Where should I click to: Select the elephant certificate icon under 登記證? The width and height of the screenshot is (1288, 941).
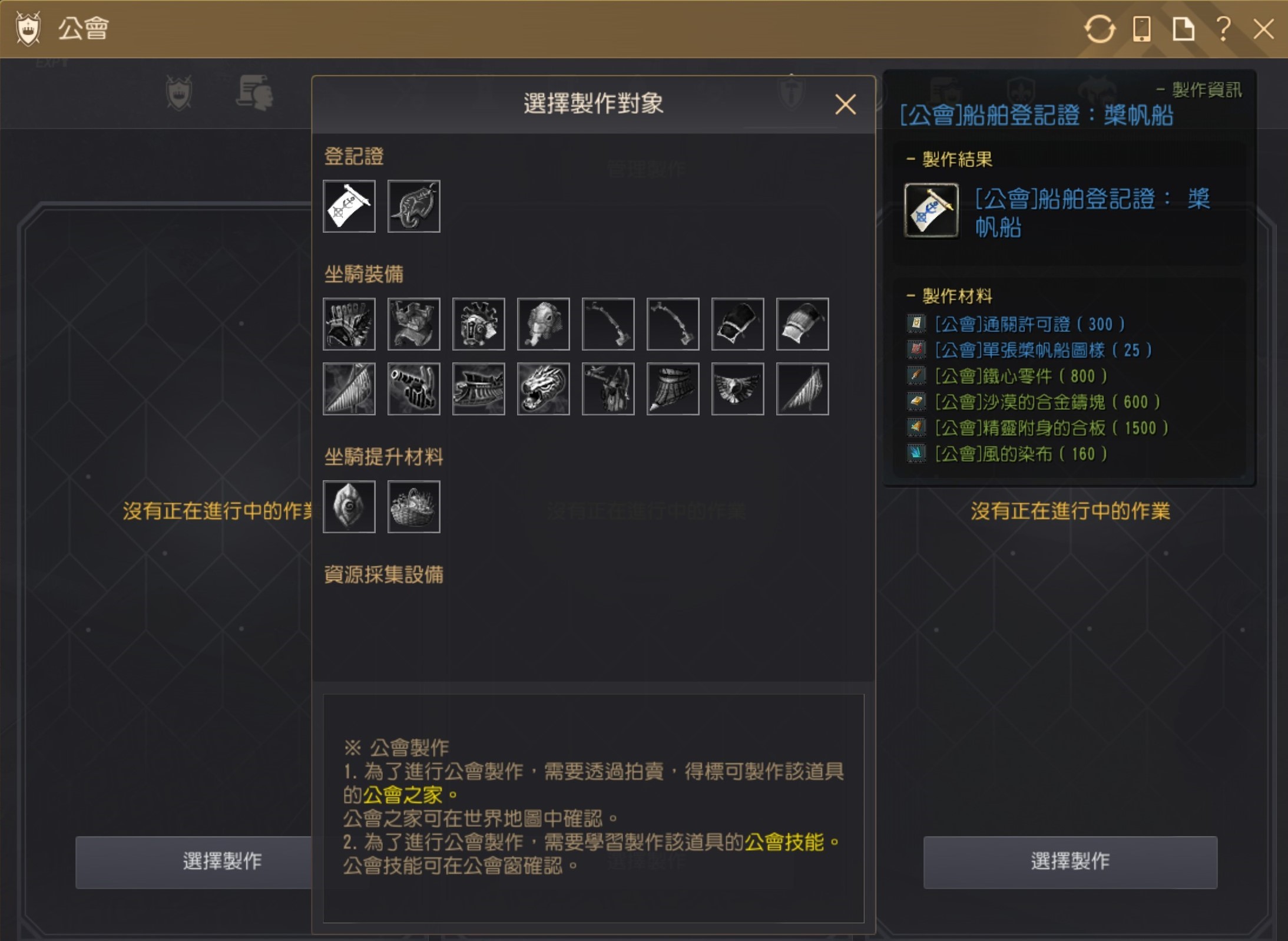click(413, 206)
